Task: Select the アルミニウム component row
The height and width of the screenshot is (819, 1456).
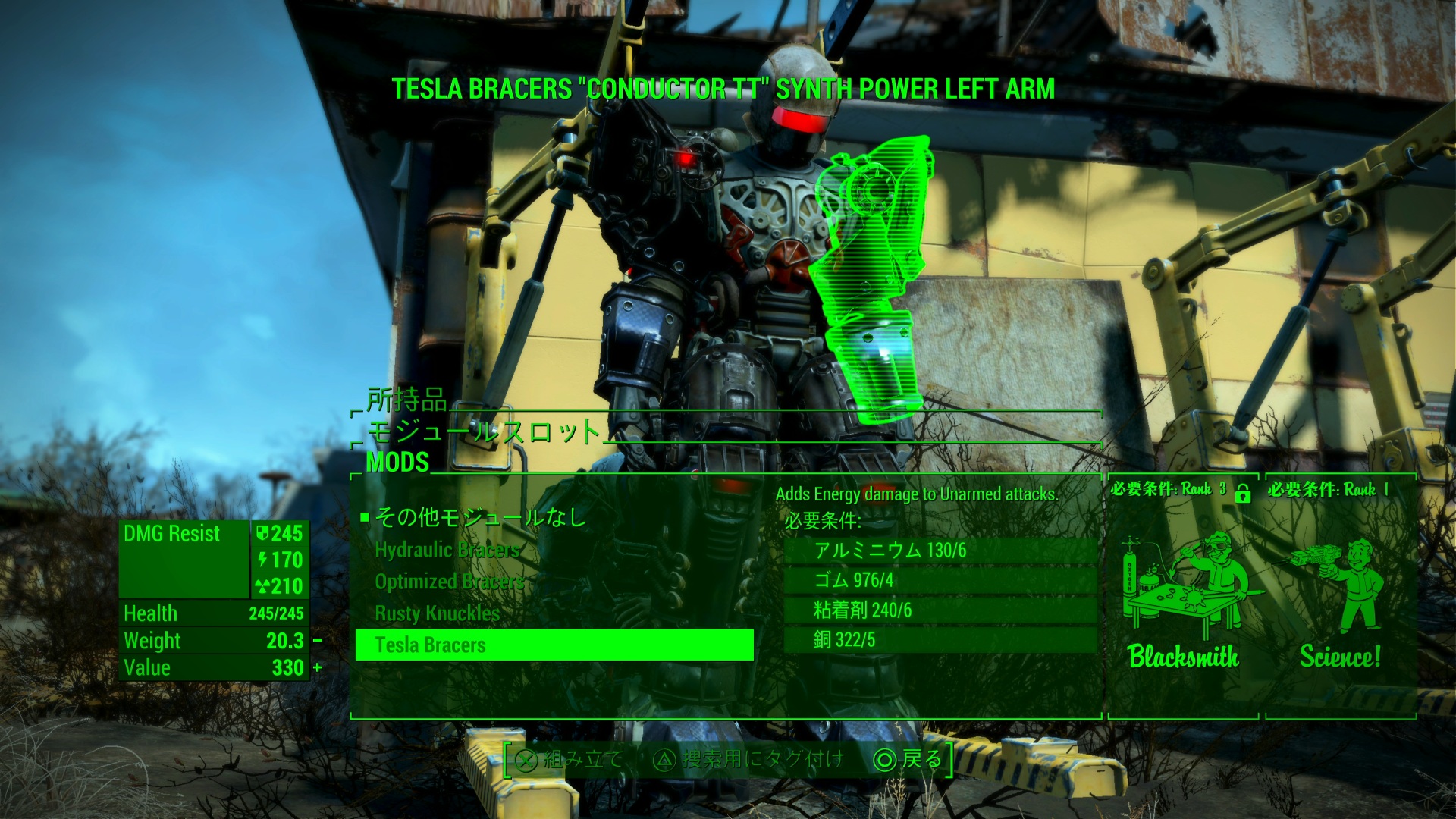Action: pos(940,551)
